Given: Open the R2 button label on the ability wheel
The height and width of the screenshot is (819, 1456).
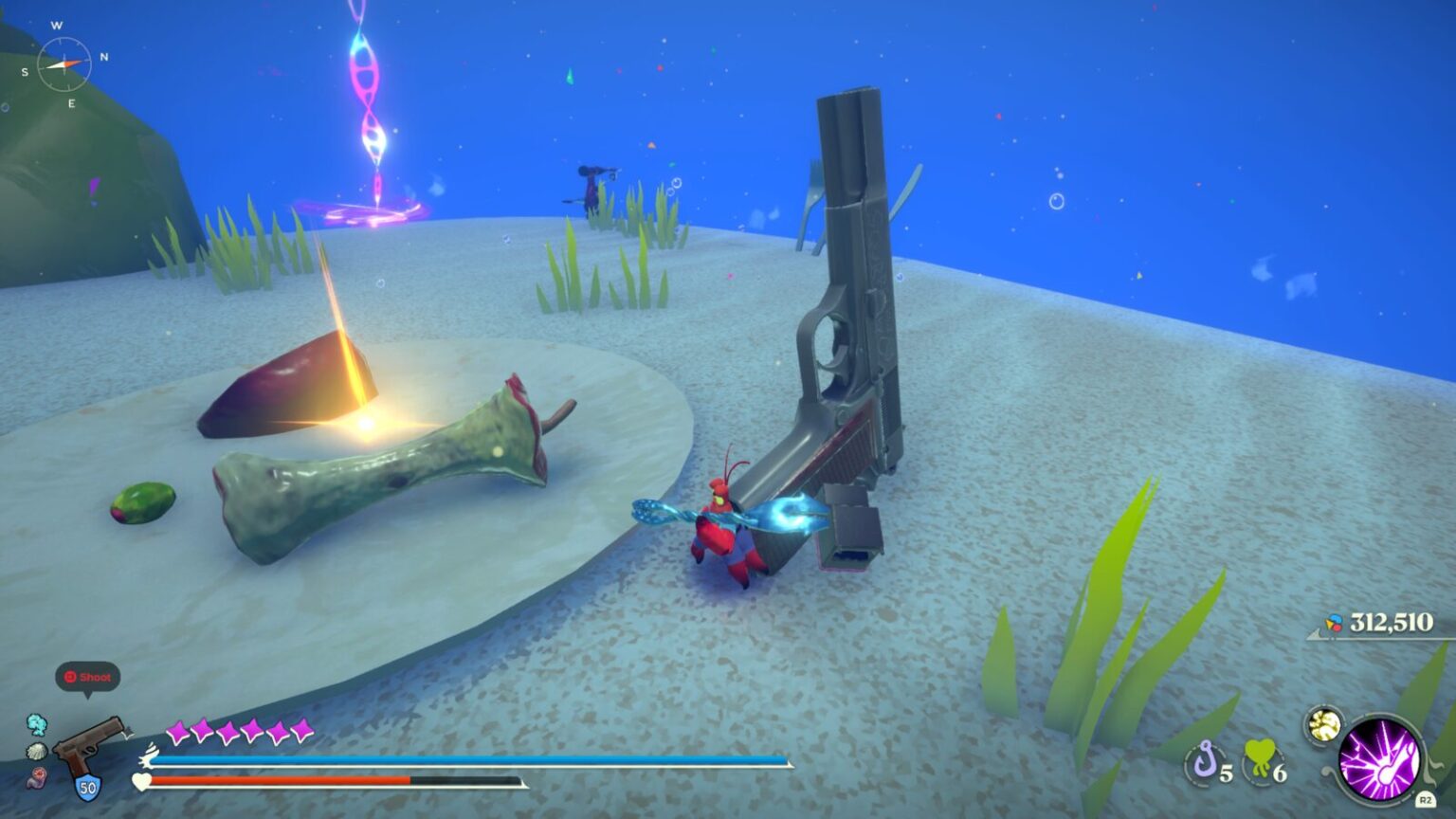Looking at the screenshot, I should 1425,800.
